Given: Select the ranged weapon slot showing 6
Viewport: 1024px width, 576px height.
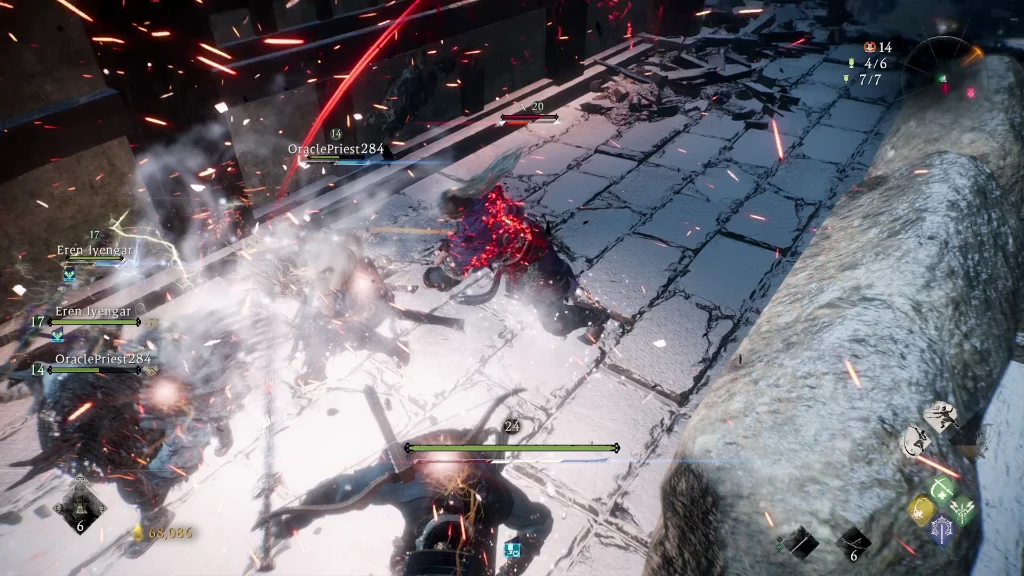Looking at the screenshot, I should [855, 541].
